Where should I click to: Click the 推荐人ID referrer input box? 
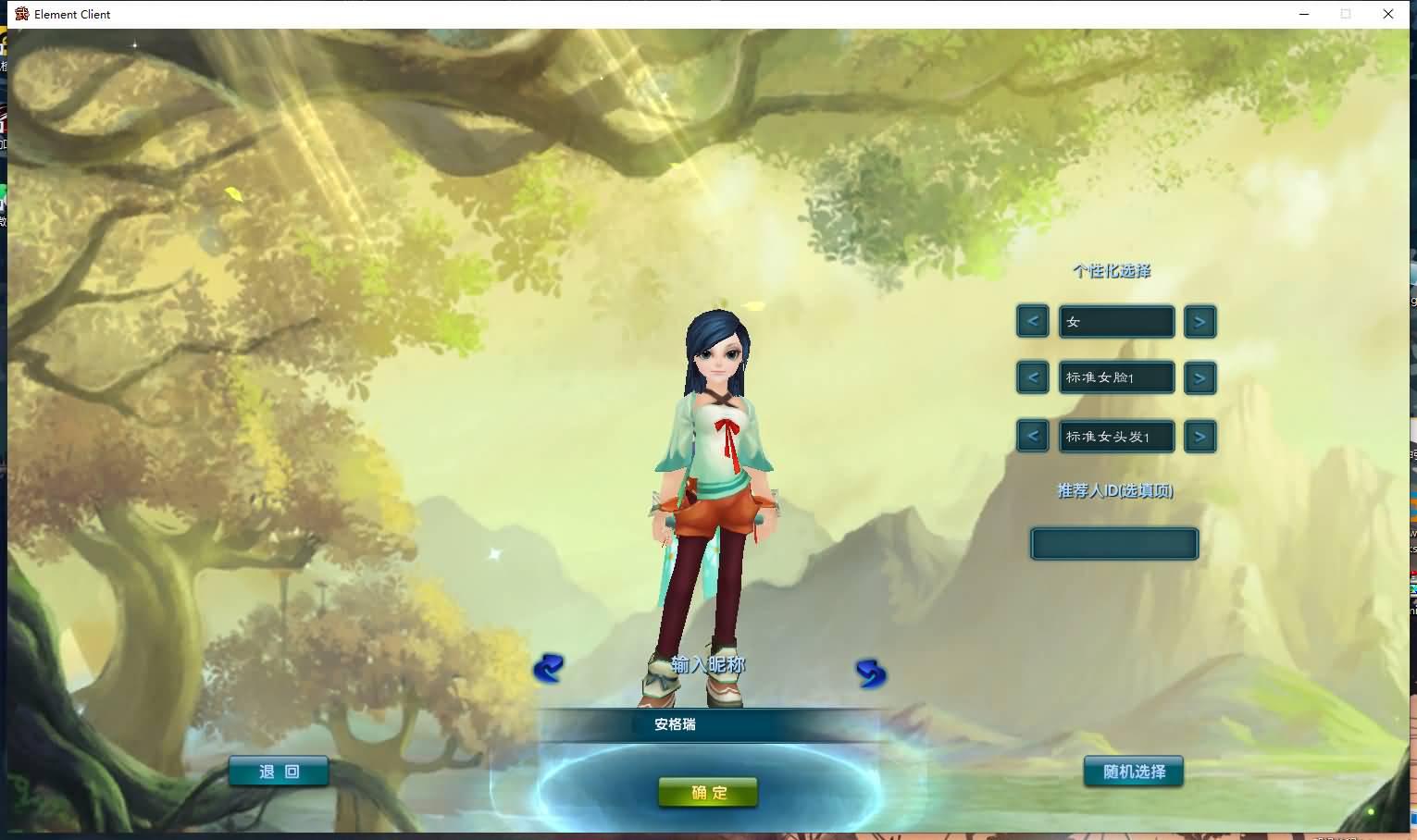(1113, 543)
